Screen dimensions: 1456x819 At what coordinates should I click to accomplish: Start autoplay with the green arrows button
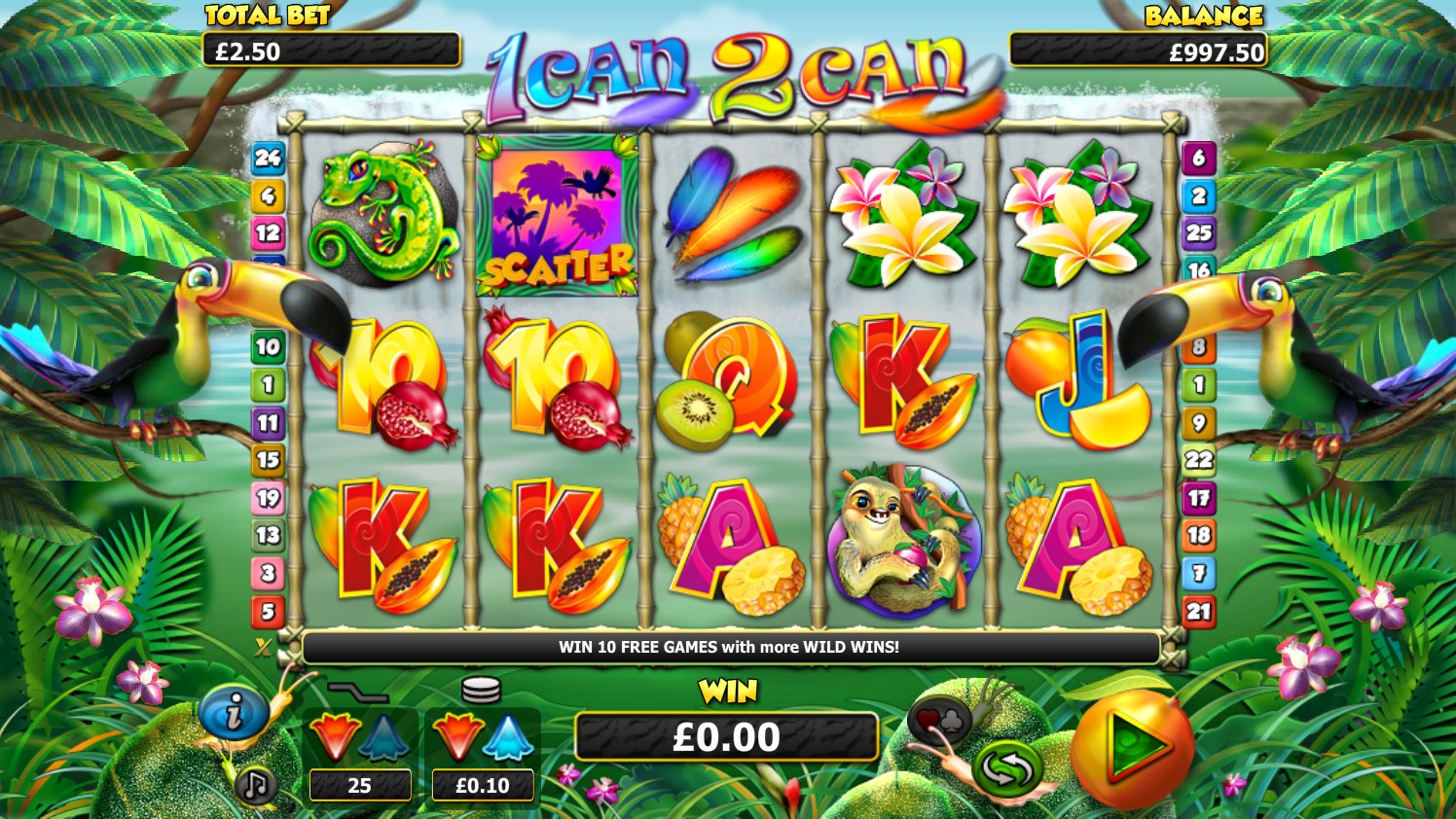click(1006, 767)
